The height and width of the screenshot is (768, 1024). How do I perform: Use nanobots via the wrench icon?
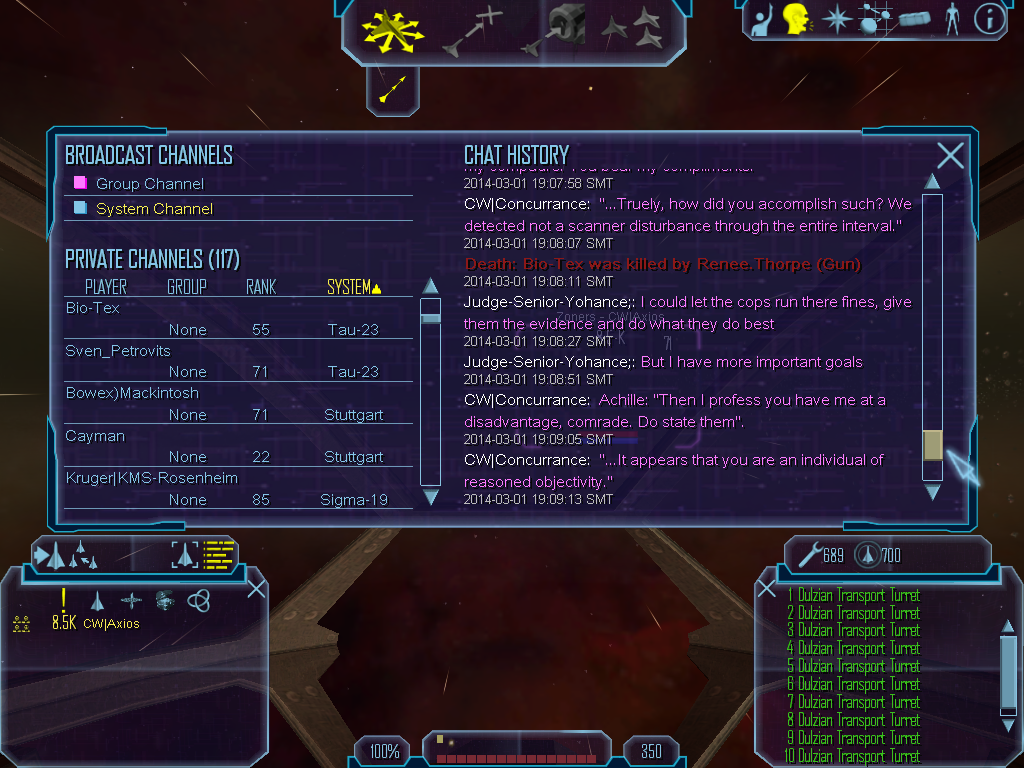click(x=807, y=554)
